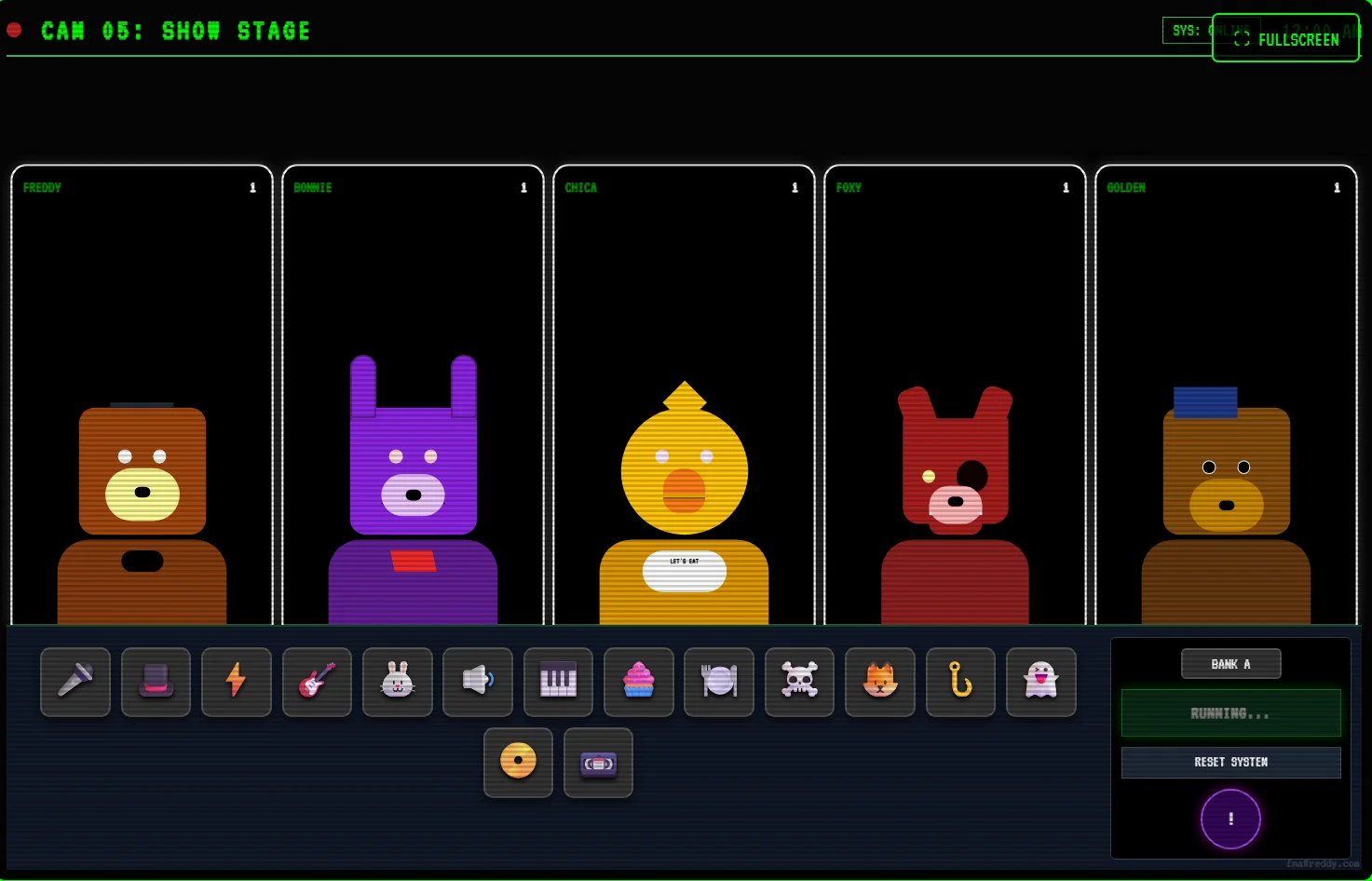Screen dimensions: 1372x881
Task: Click the top hat icon
Action: click(x=156, y=682)
